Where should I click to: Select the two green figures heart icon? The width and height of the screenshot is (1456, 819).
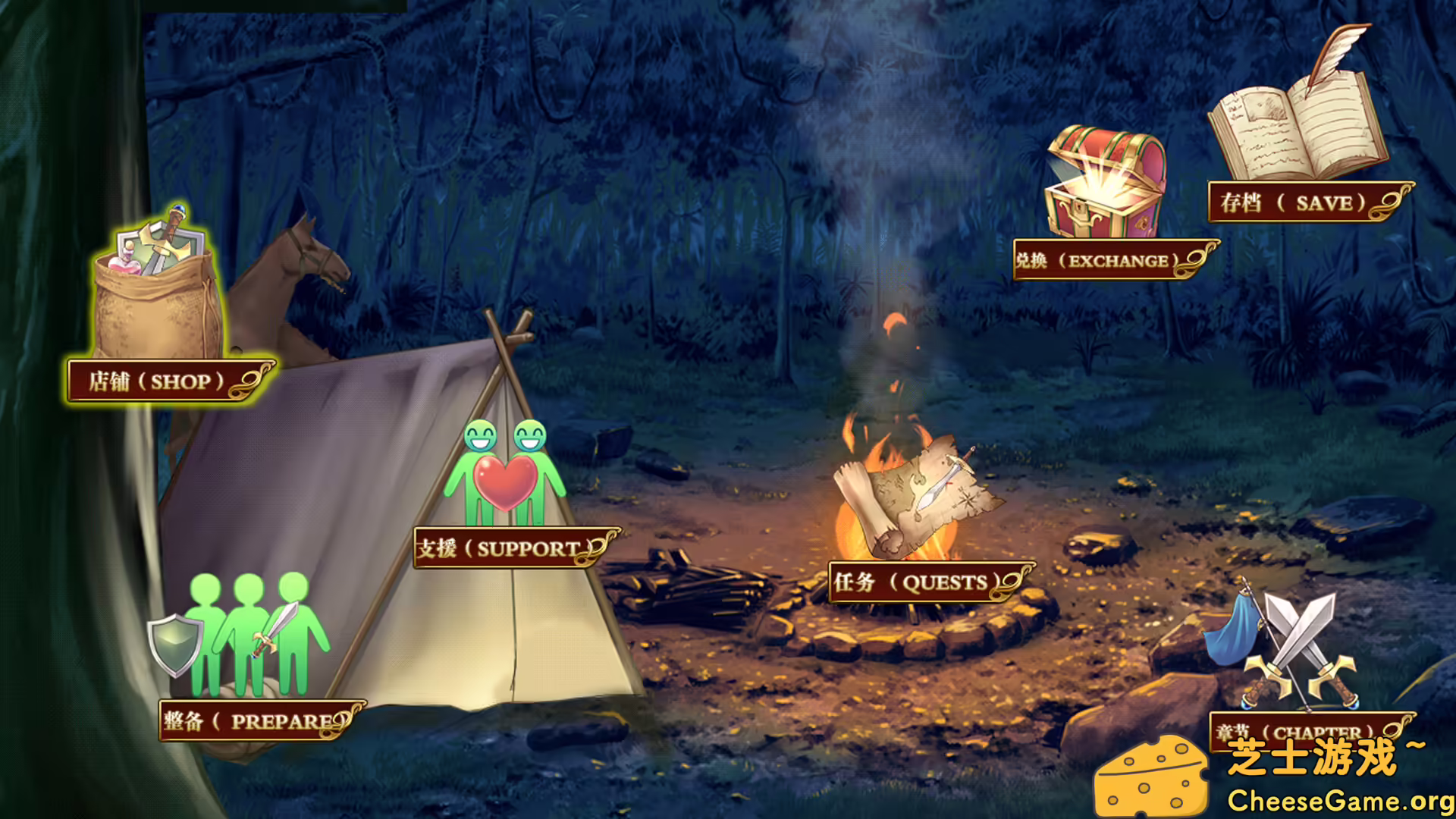pyautogui.click(x=505, y=475)
